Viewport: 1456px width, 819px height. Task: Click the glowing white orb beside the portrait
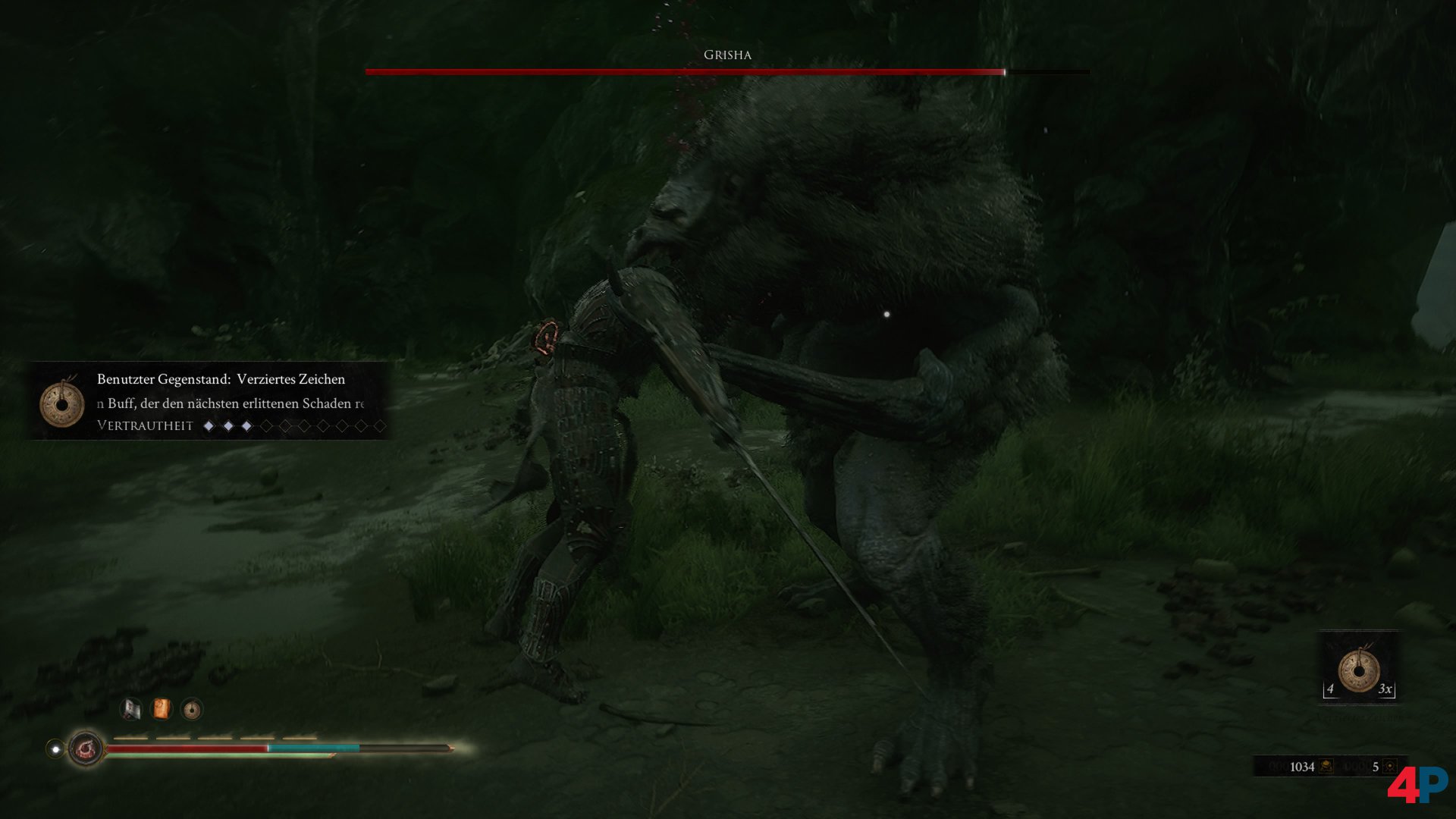tap(55, 749)
